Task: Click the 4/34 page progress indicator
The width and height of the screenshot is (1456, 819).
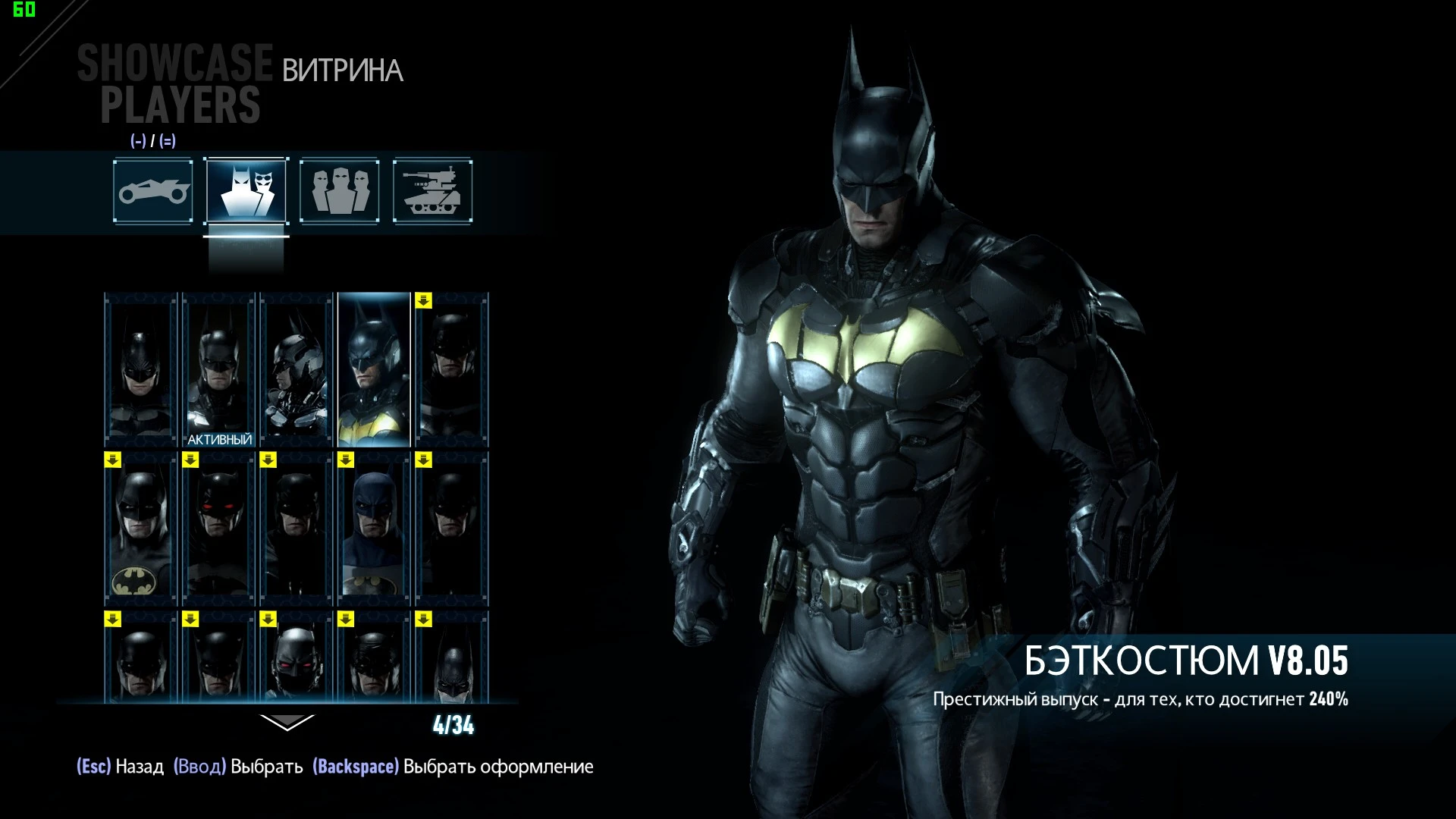Action: (453, 725)
